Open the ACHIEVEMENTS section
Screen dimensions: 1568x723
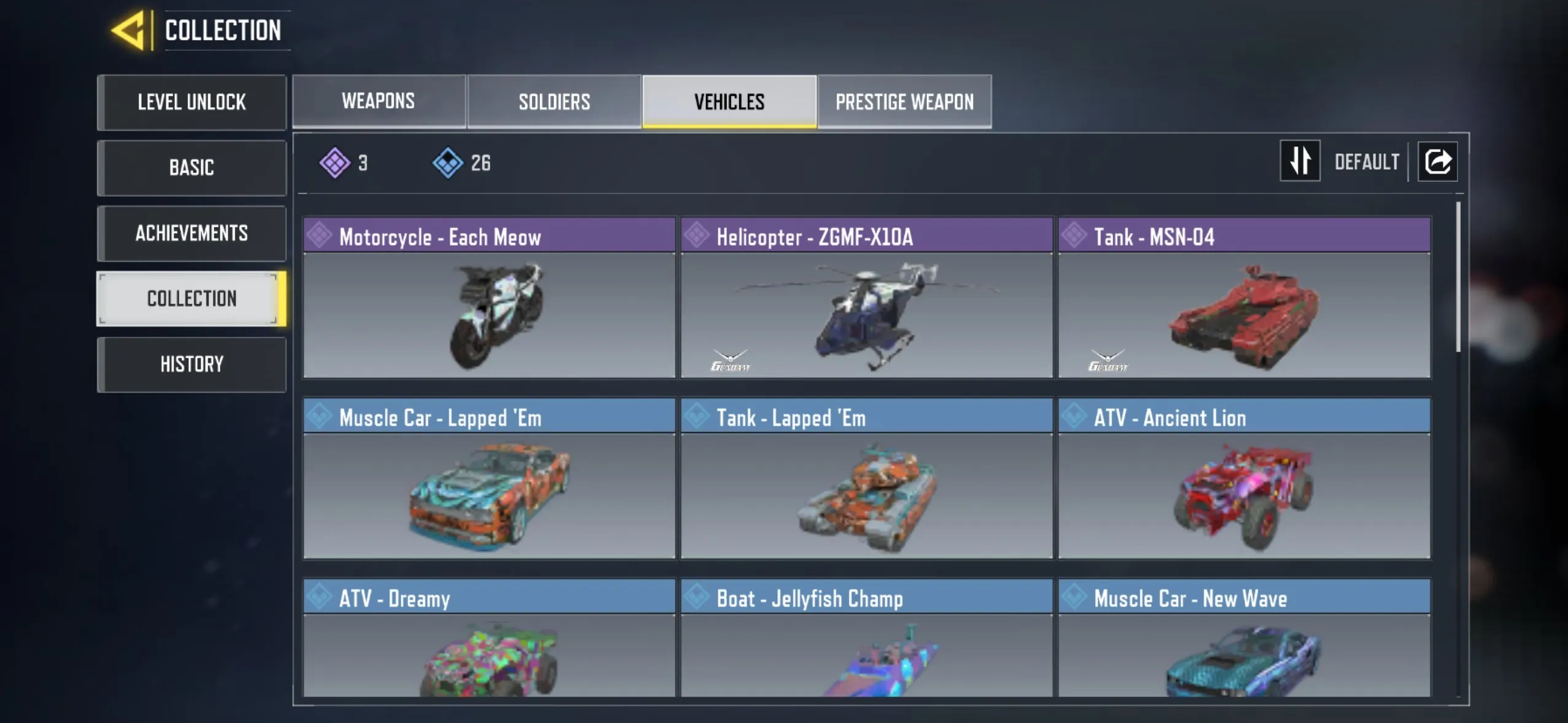click(191, 233)
